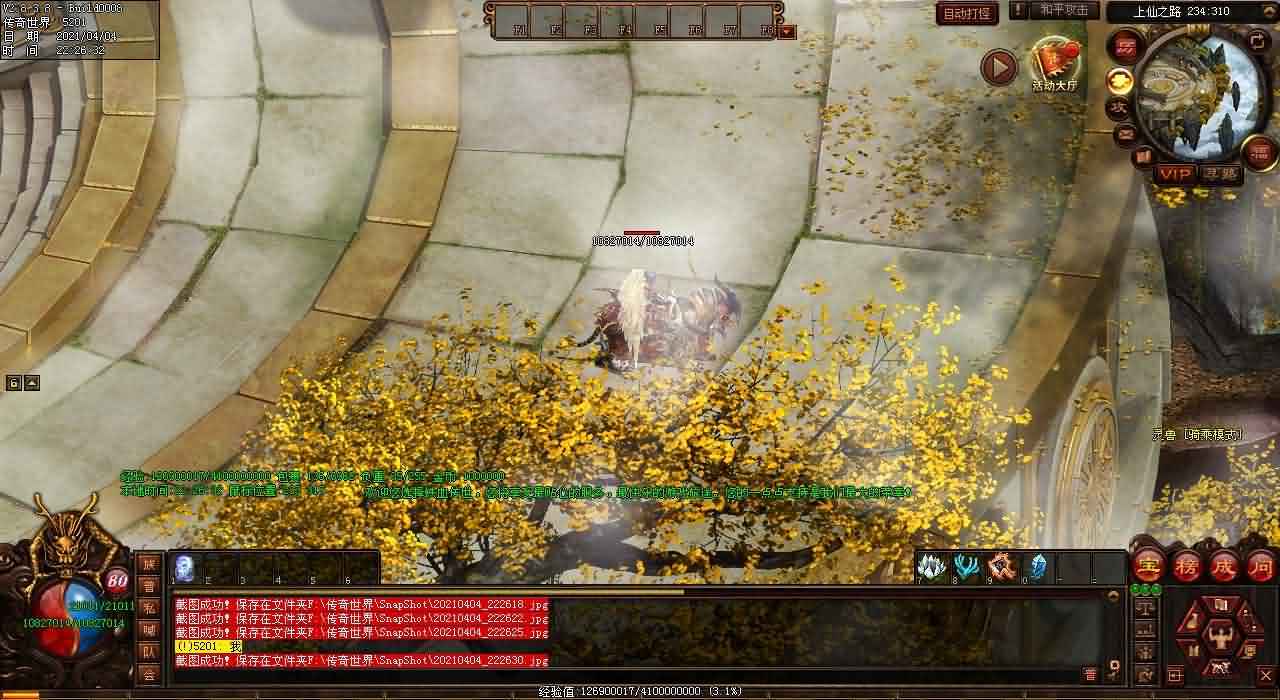Select the 会 guild chat channel
Screen dimensions: 1280x700
tap(149, 674)
